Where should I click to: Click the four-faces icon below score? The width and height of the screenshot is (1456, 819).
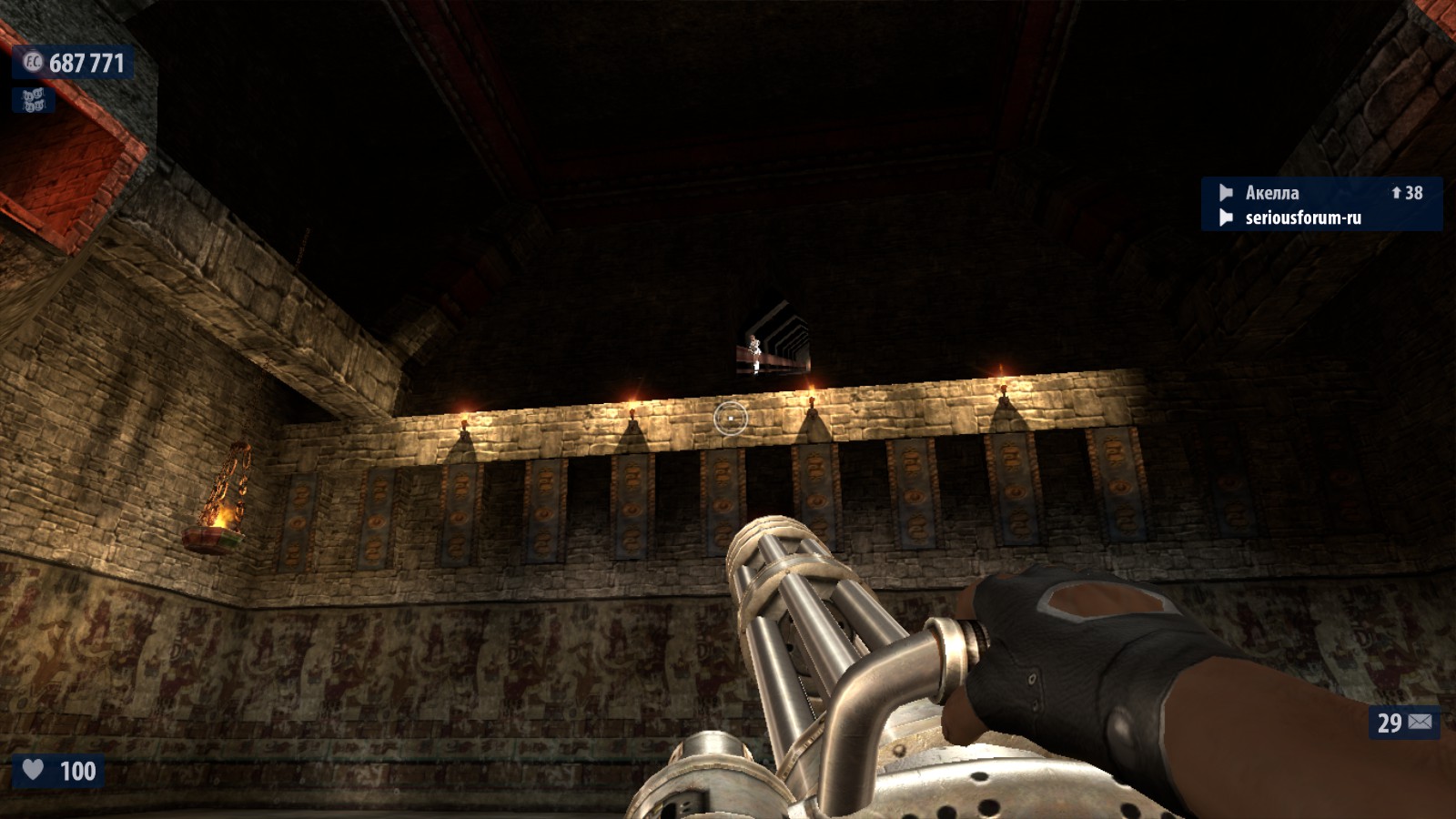(x=33, y=100)
